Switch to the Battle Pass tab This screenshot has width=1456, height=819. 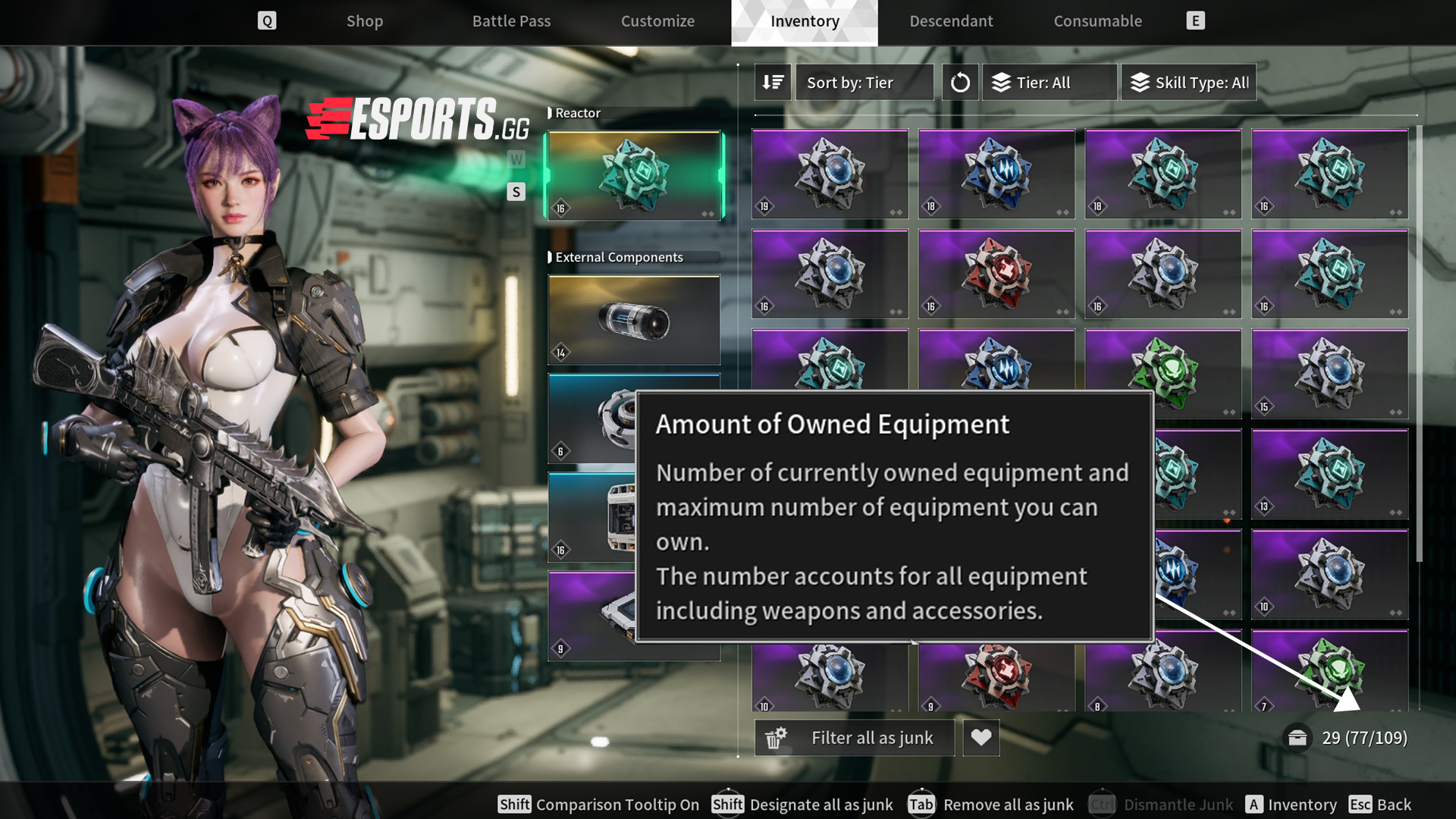tap(511, 21)
